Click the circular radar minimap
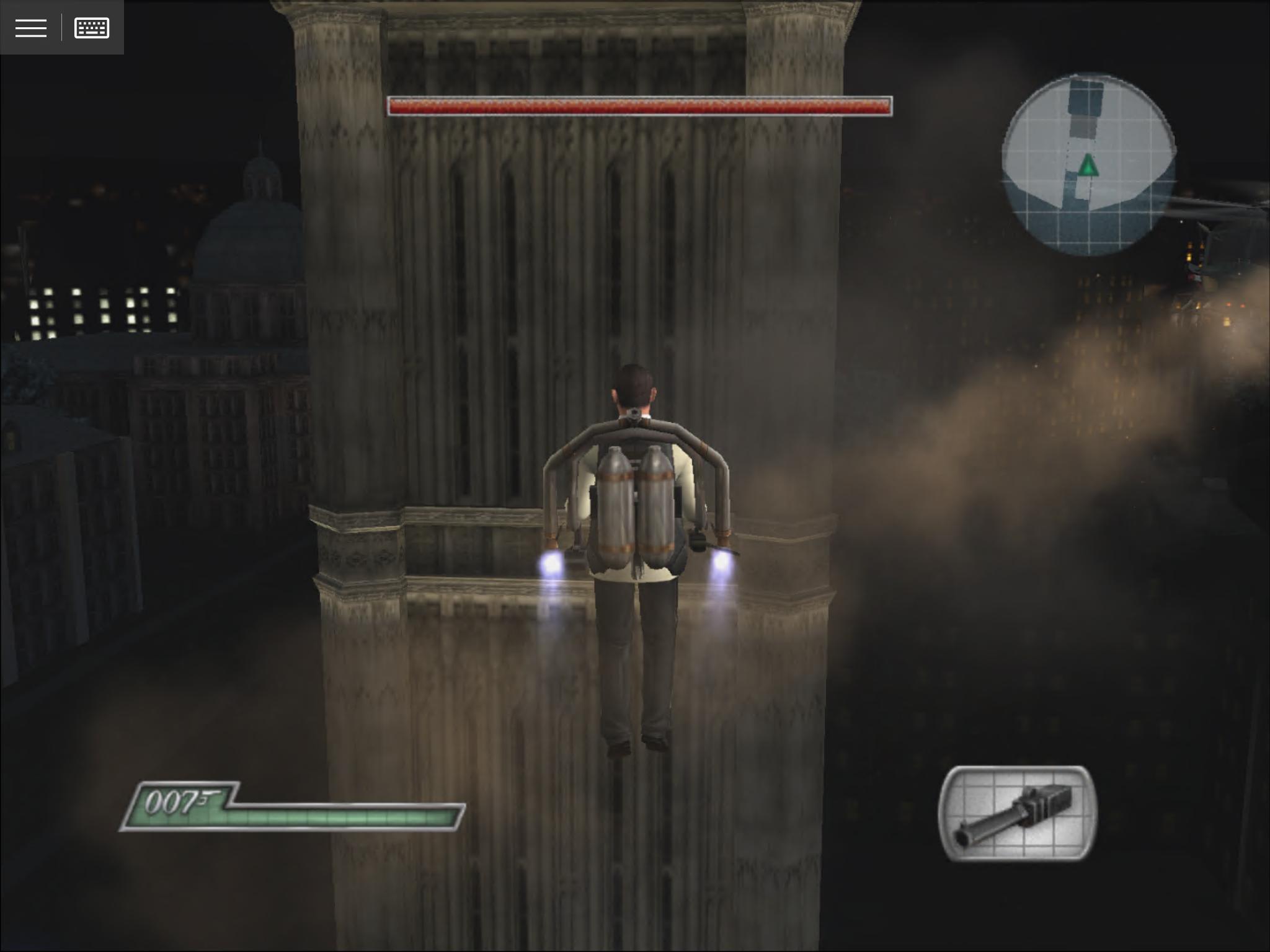Image resolution: width=1270 pixels, height=952 pixels. [1088, 164]
